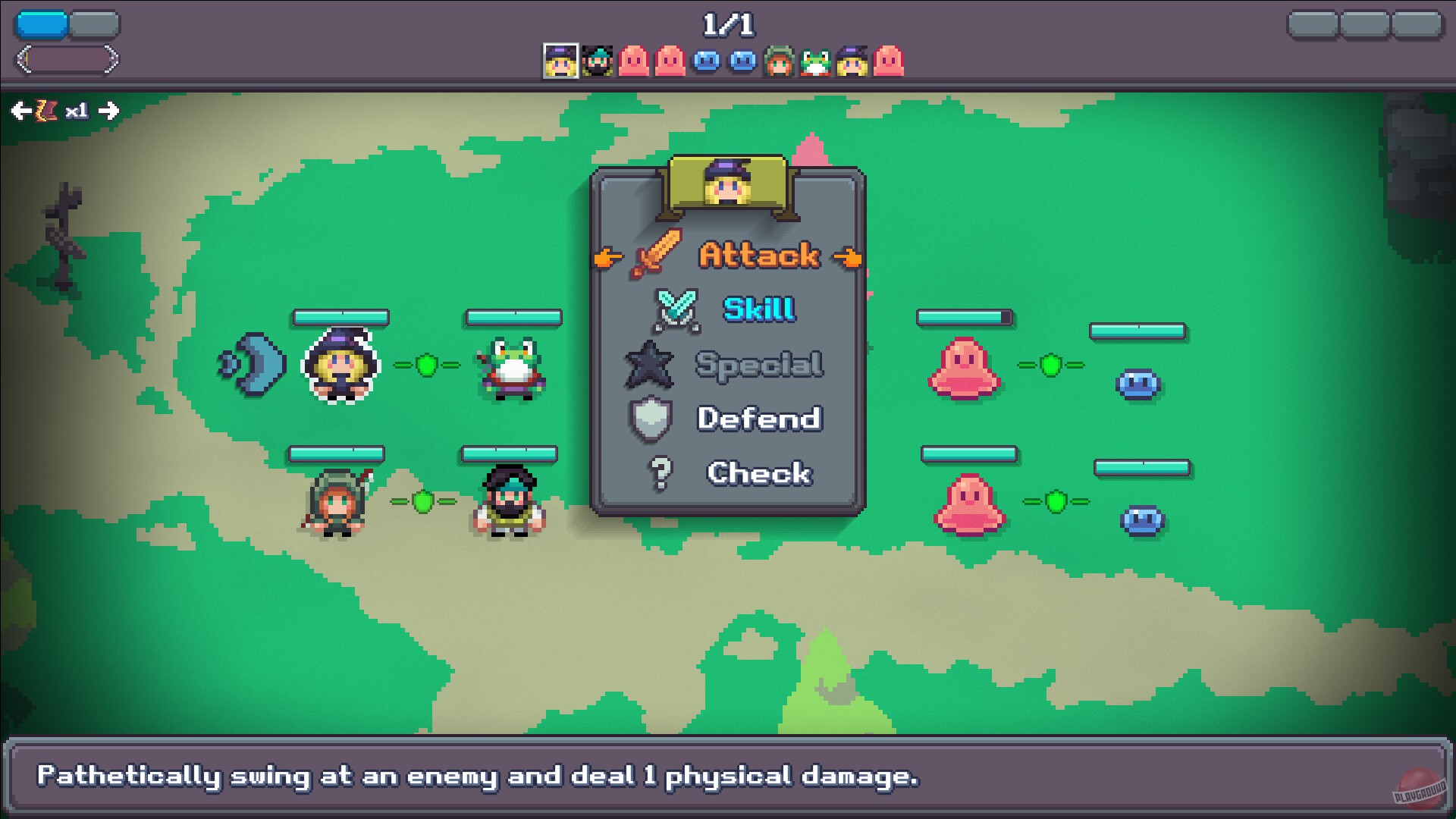This screenshot has width=1456, height=819.
Task: Click the highlighted witch portrait in turn order
Action: [x=560, y=61]
